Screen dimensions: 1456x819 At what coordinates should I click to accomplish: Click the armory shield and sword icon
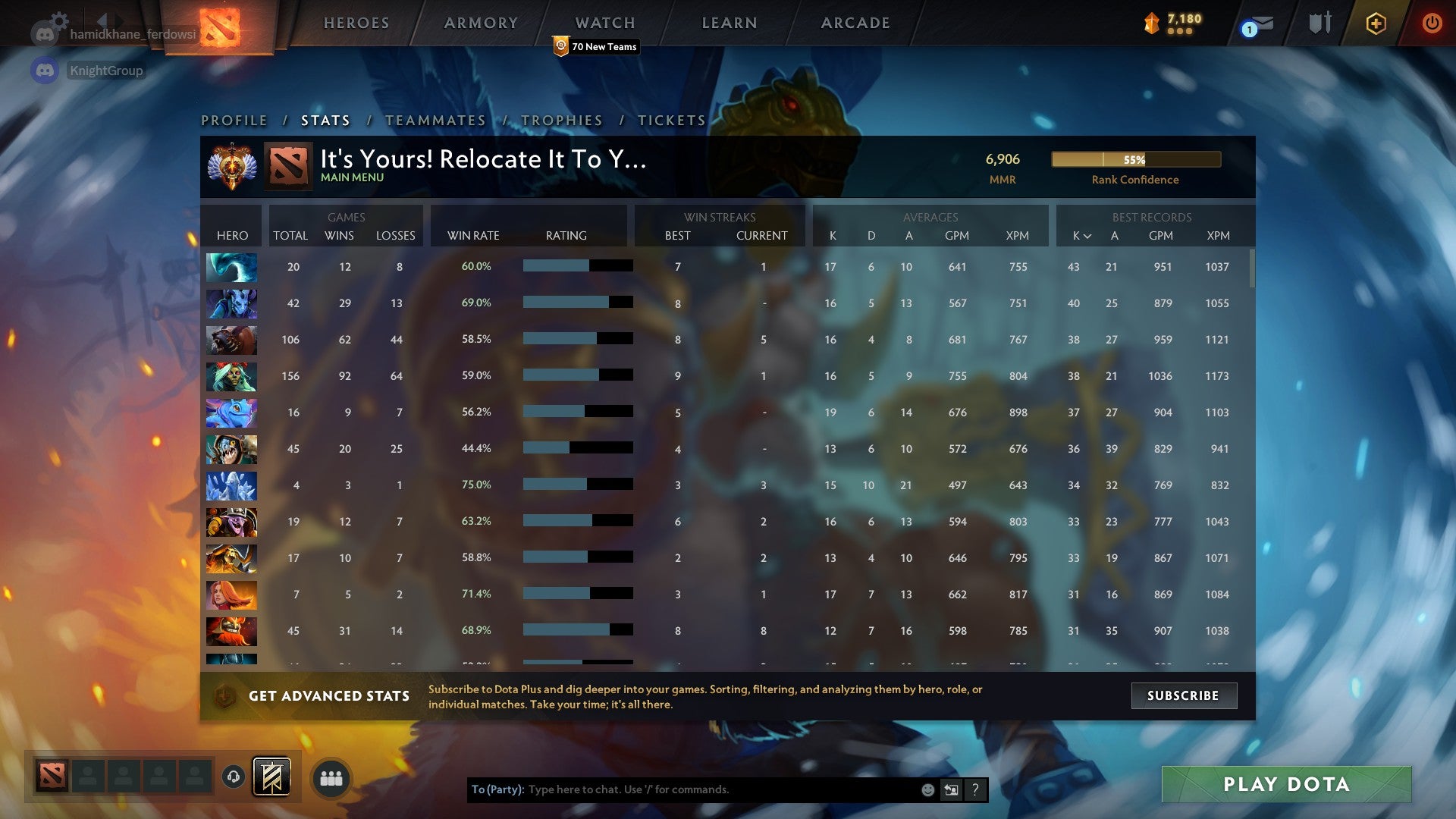pyautogui.click(x=1319, y=23)
